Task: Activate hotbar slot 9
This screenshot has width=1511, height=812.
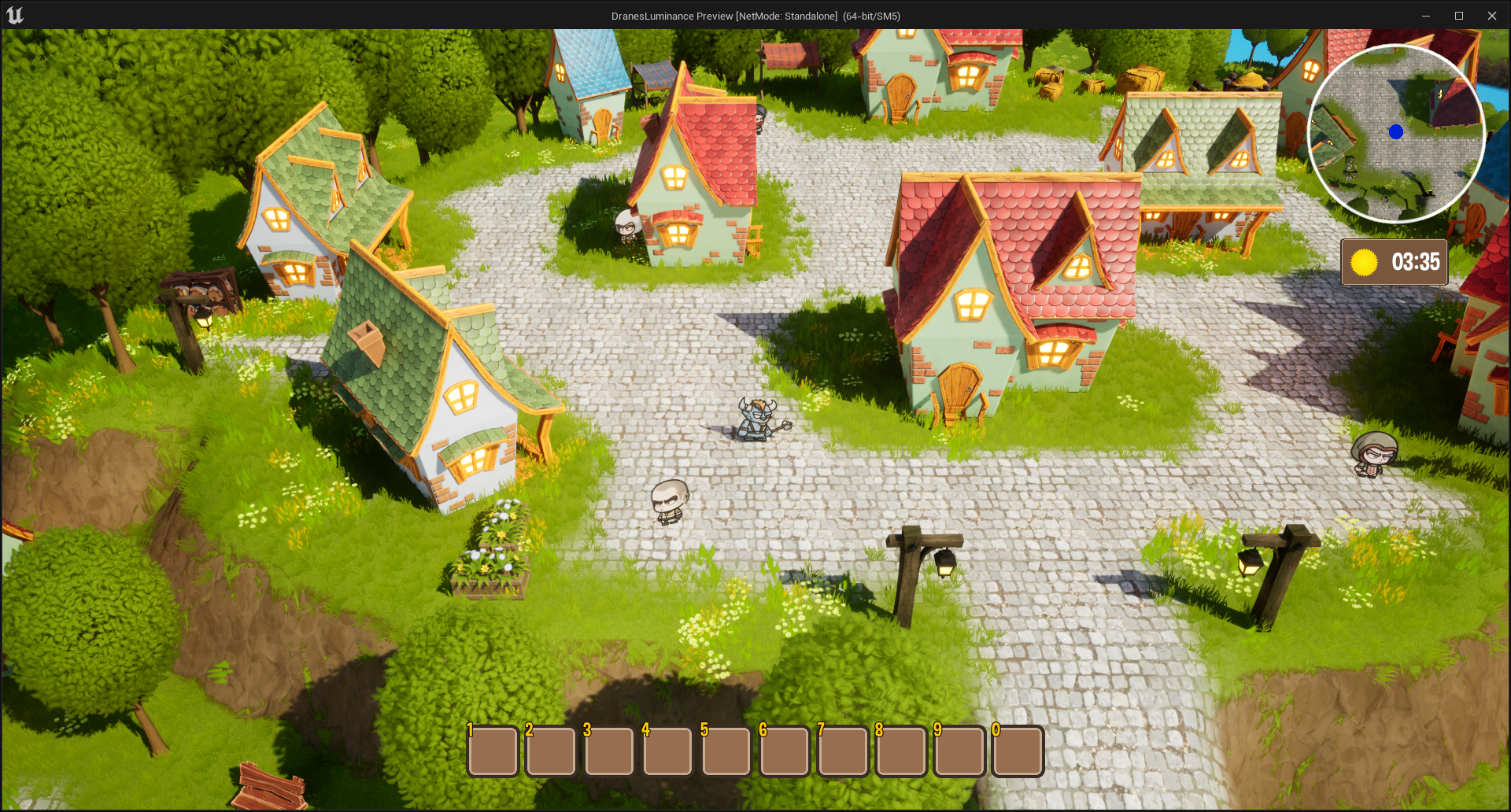Action: [959, 751]
